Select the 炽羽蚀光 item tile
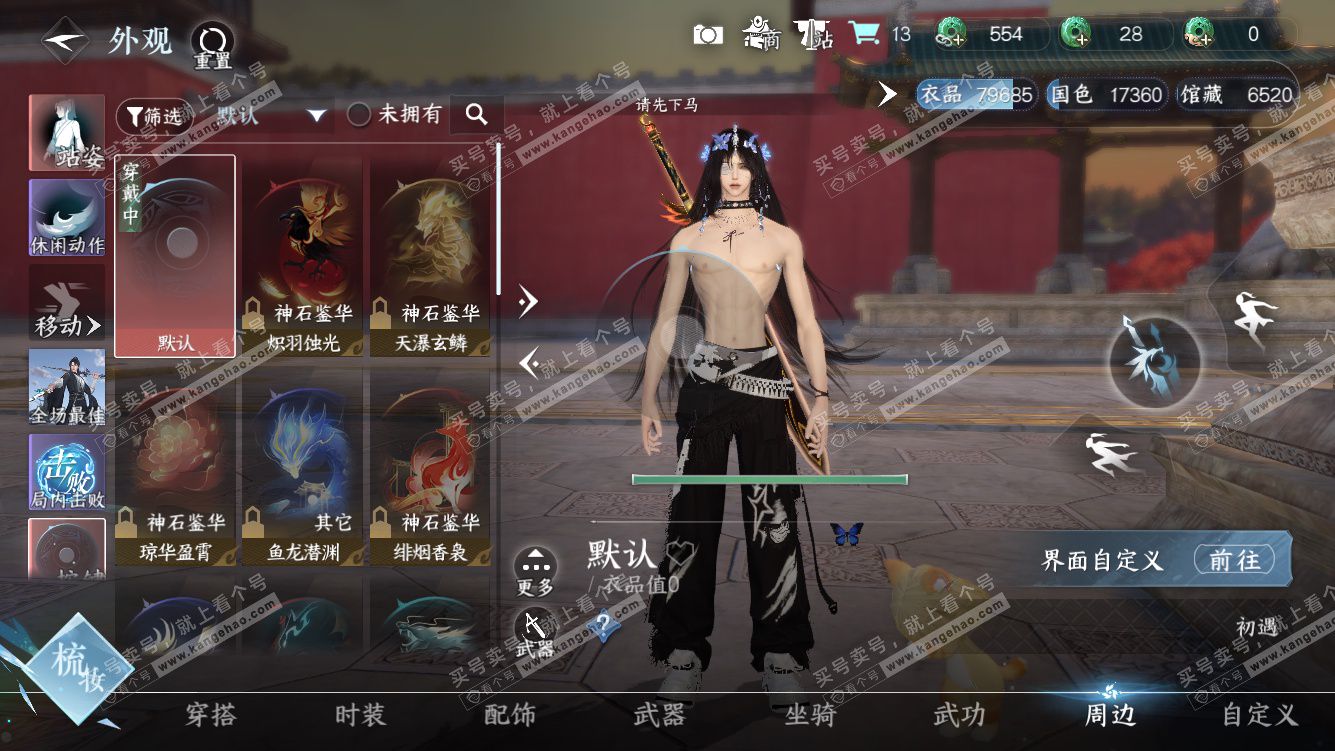1335x751 pixels. [x=302, y=257]
